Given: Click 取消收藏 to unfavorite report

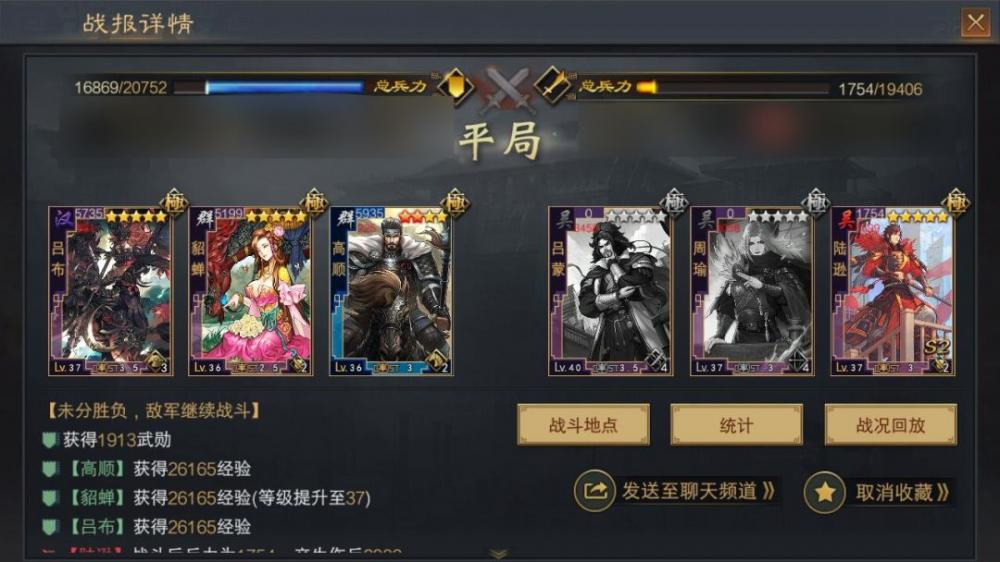Looking at the screenshot, I should click(878, 492).
